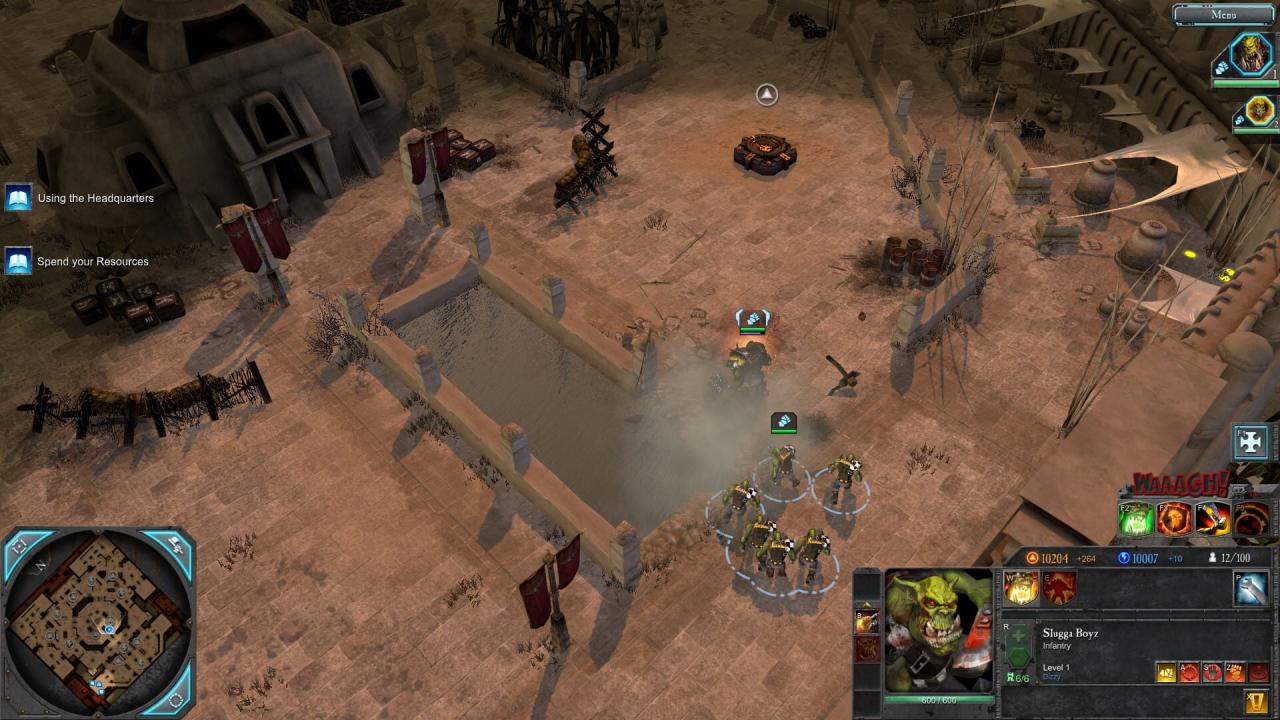Click the minimap to move the camera
The height and width of the screenshot is (720, 1280).
(97, 622)
